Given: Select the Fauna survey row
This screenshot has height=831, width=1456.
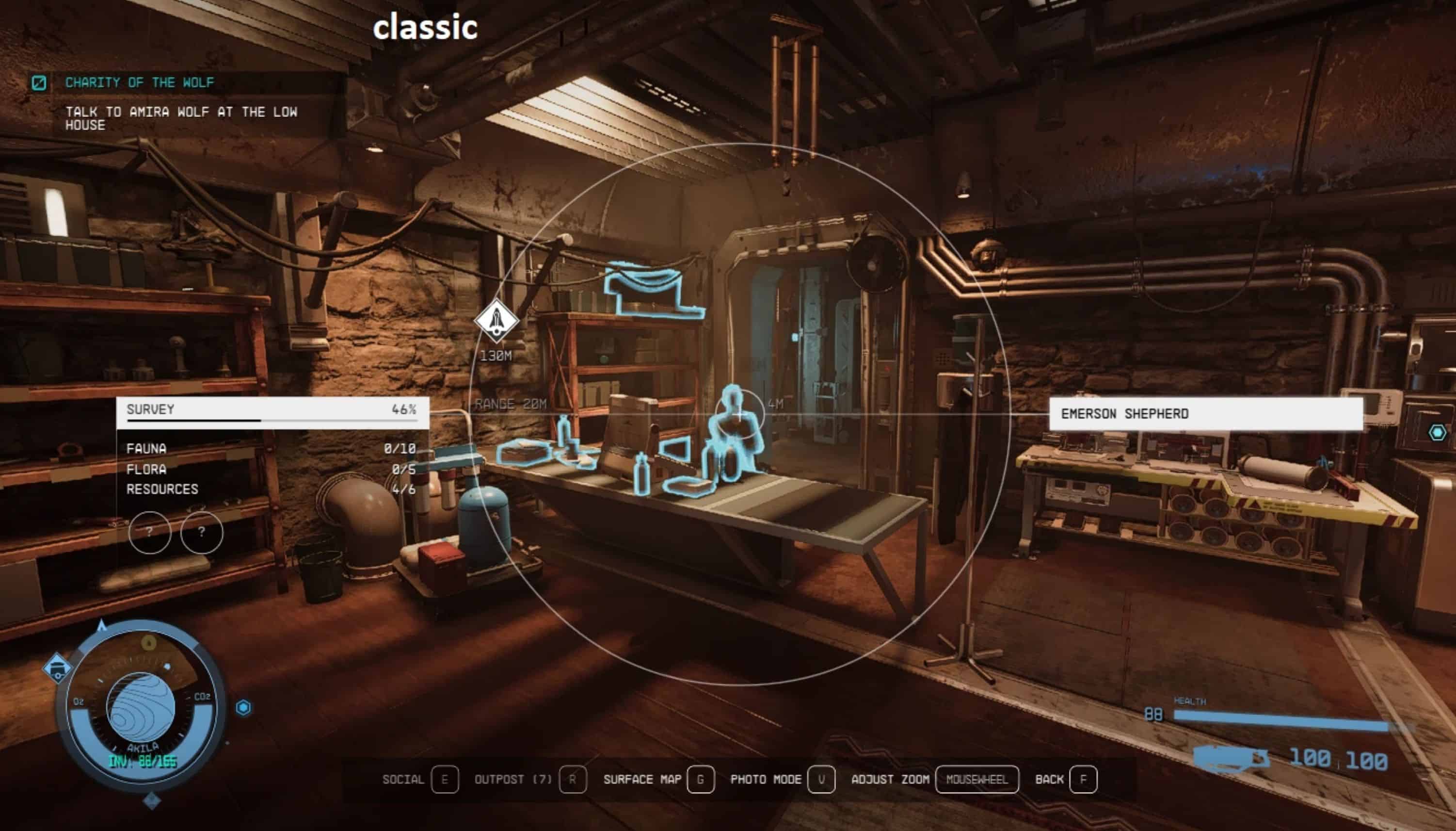Looking at the screenshot, I should click(x=271, y=449).
